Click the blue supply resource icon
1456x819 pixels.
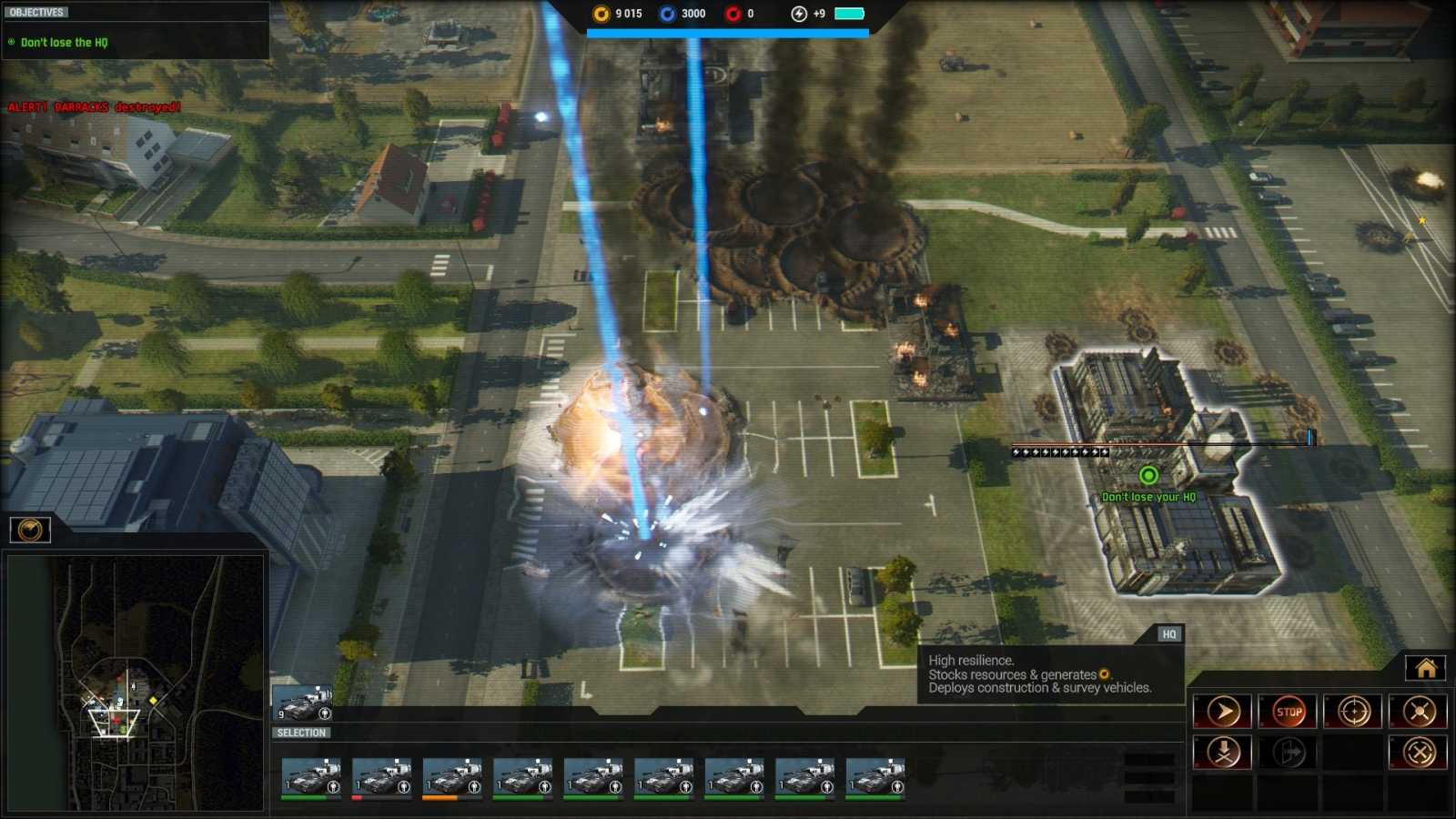(x=666, y=14)
